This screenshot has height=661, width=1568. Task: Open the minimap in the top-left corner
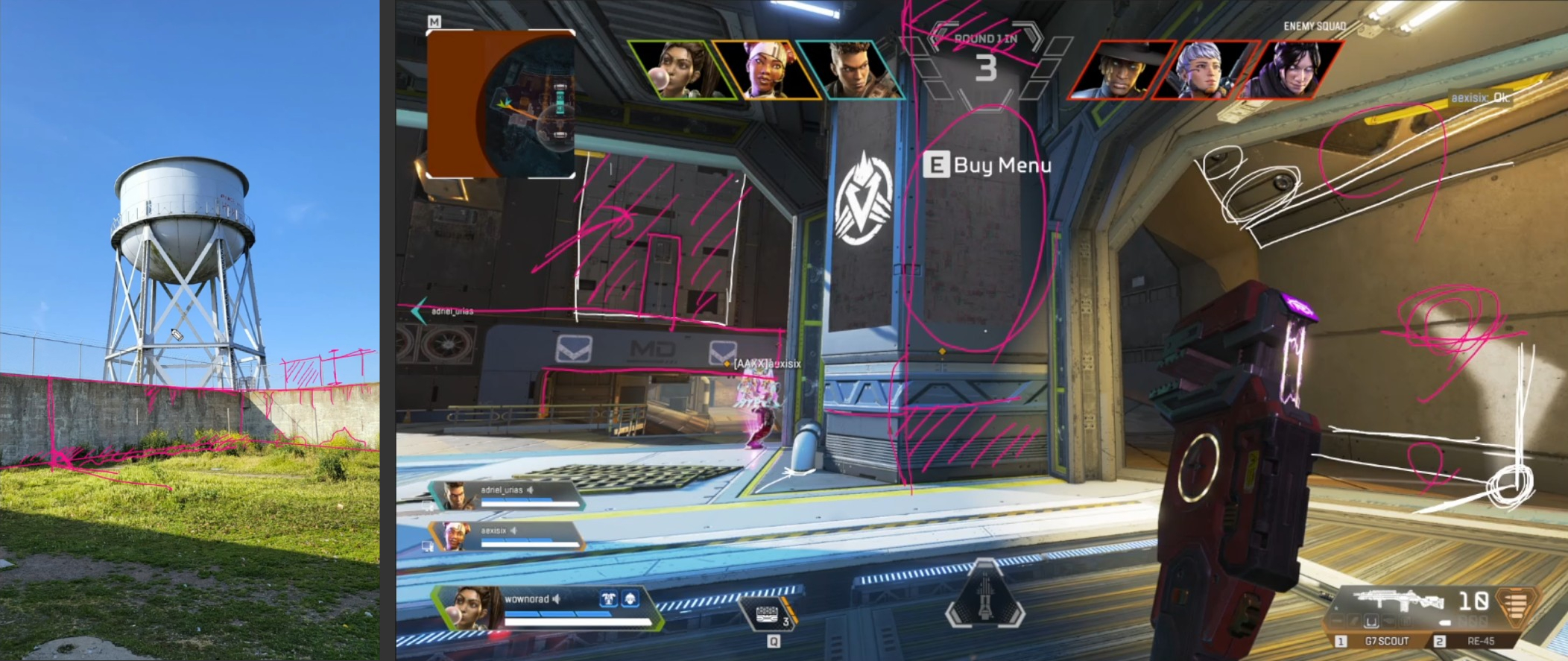pos(500,104)
